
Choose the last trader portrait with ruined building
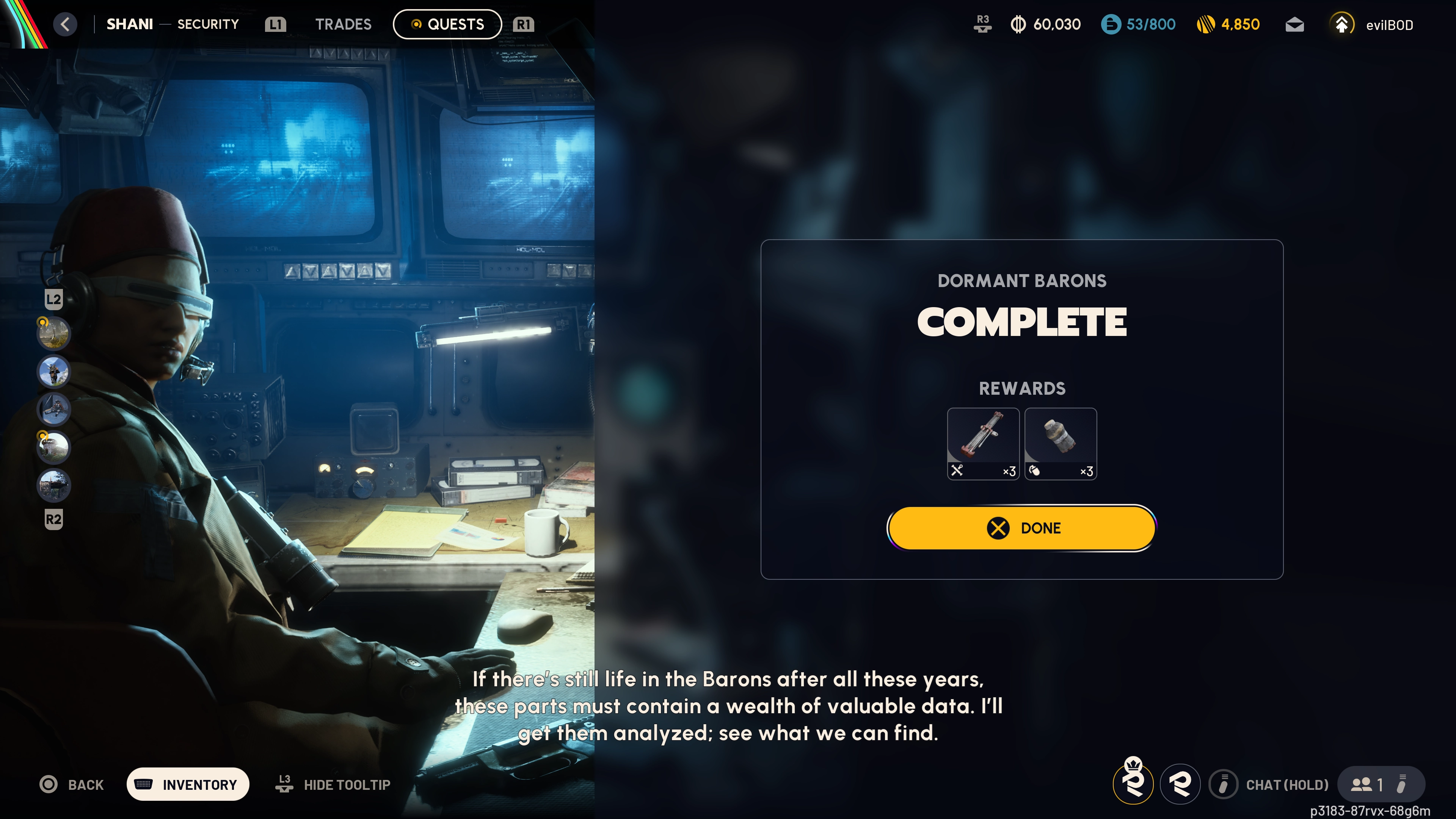tap(54, 485)
